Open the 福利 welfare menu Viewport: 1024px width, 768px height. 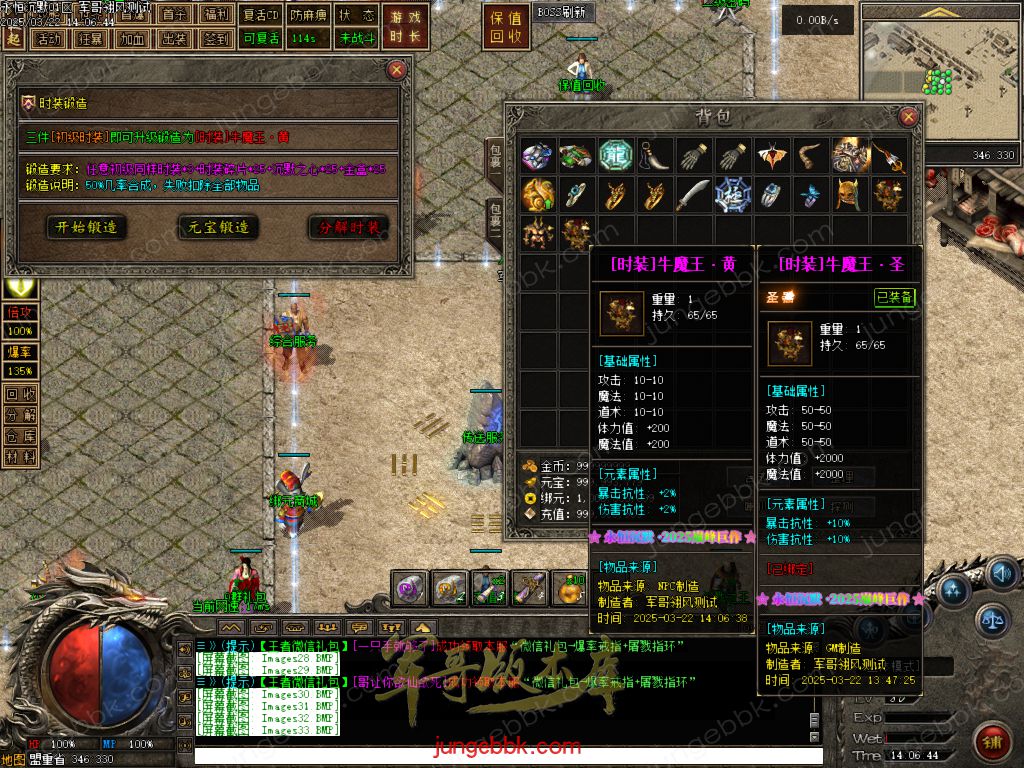point(215,15)
